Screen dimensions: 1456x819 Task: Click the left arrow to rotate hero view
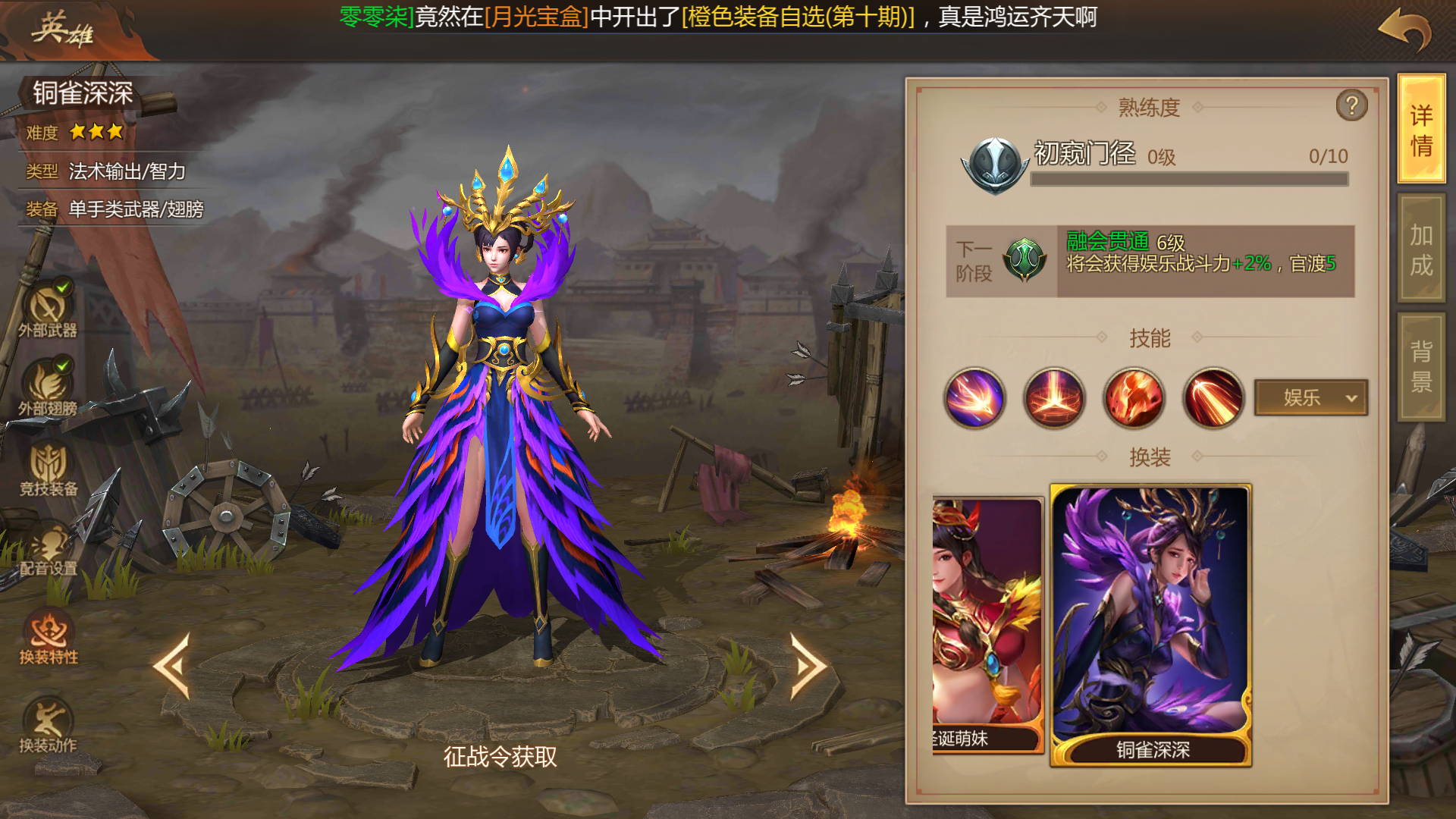tap(174, 665)
